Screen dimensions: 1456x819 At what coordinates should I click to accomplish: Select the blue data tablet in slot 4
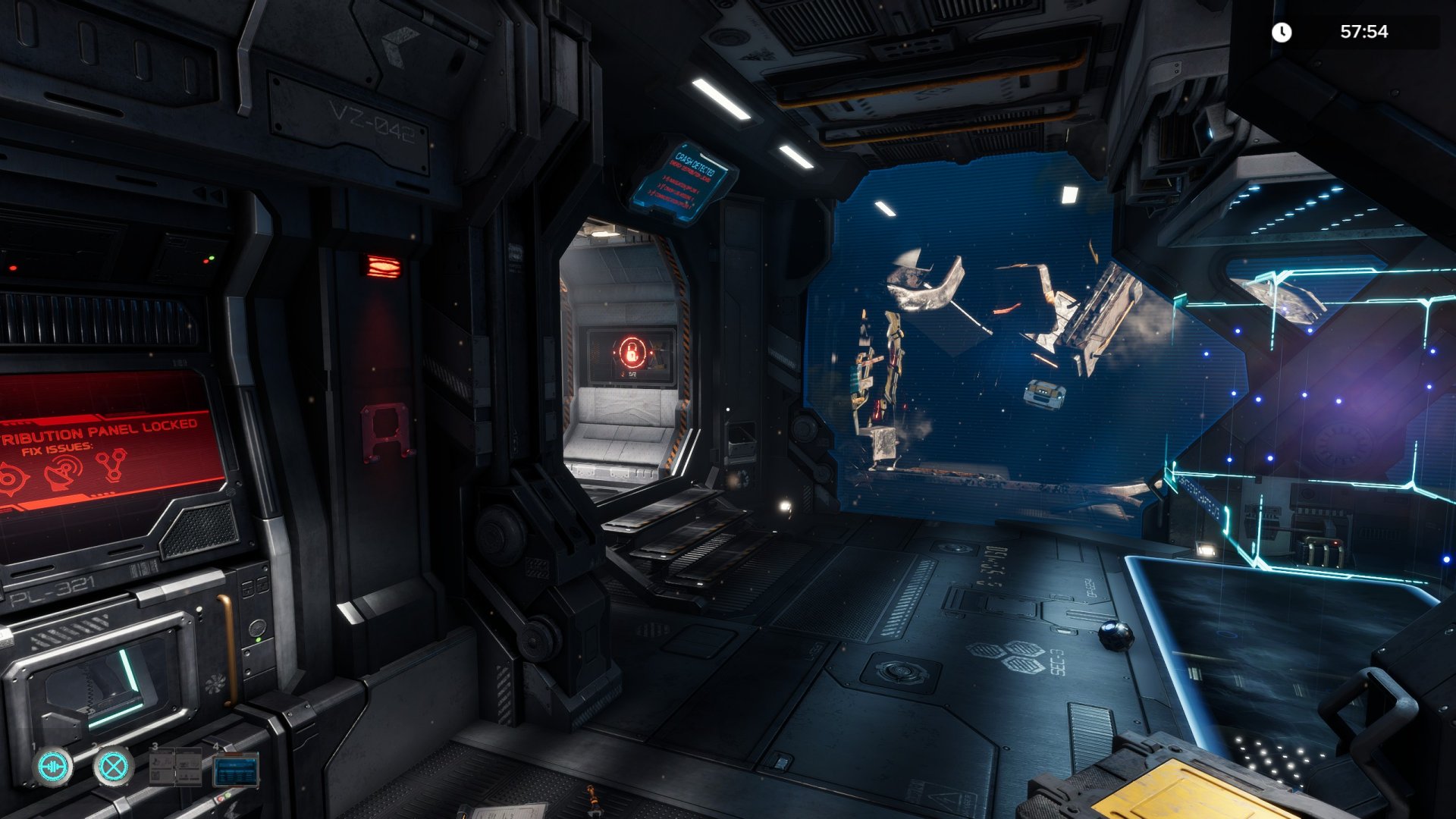pyautogui.click(x=236, y=770)
